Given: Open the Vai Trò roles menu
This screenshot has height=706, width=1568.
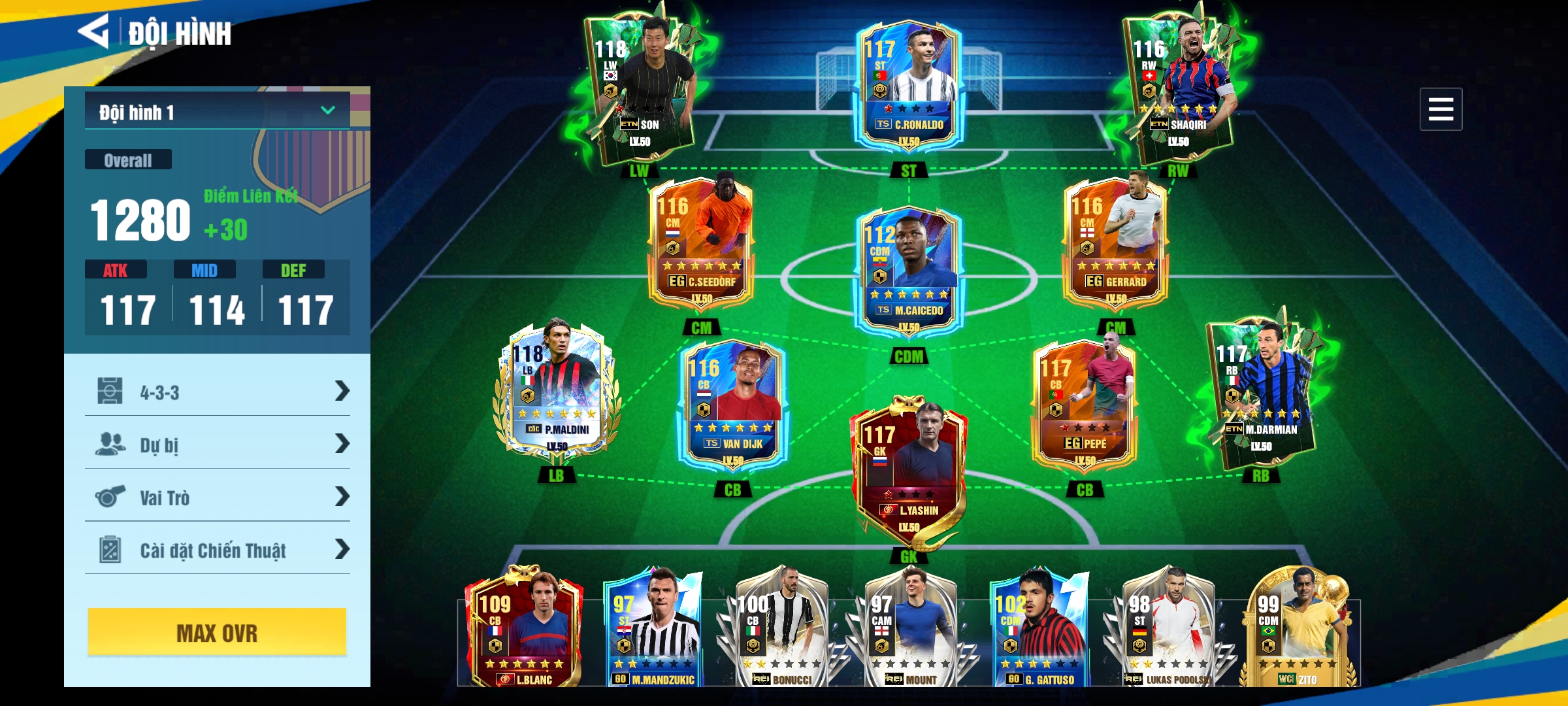Looking at the screenshot, I should 217,497.
